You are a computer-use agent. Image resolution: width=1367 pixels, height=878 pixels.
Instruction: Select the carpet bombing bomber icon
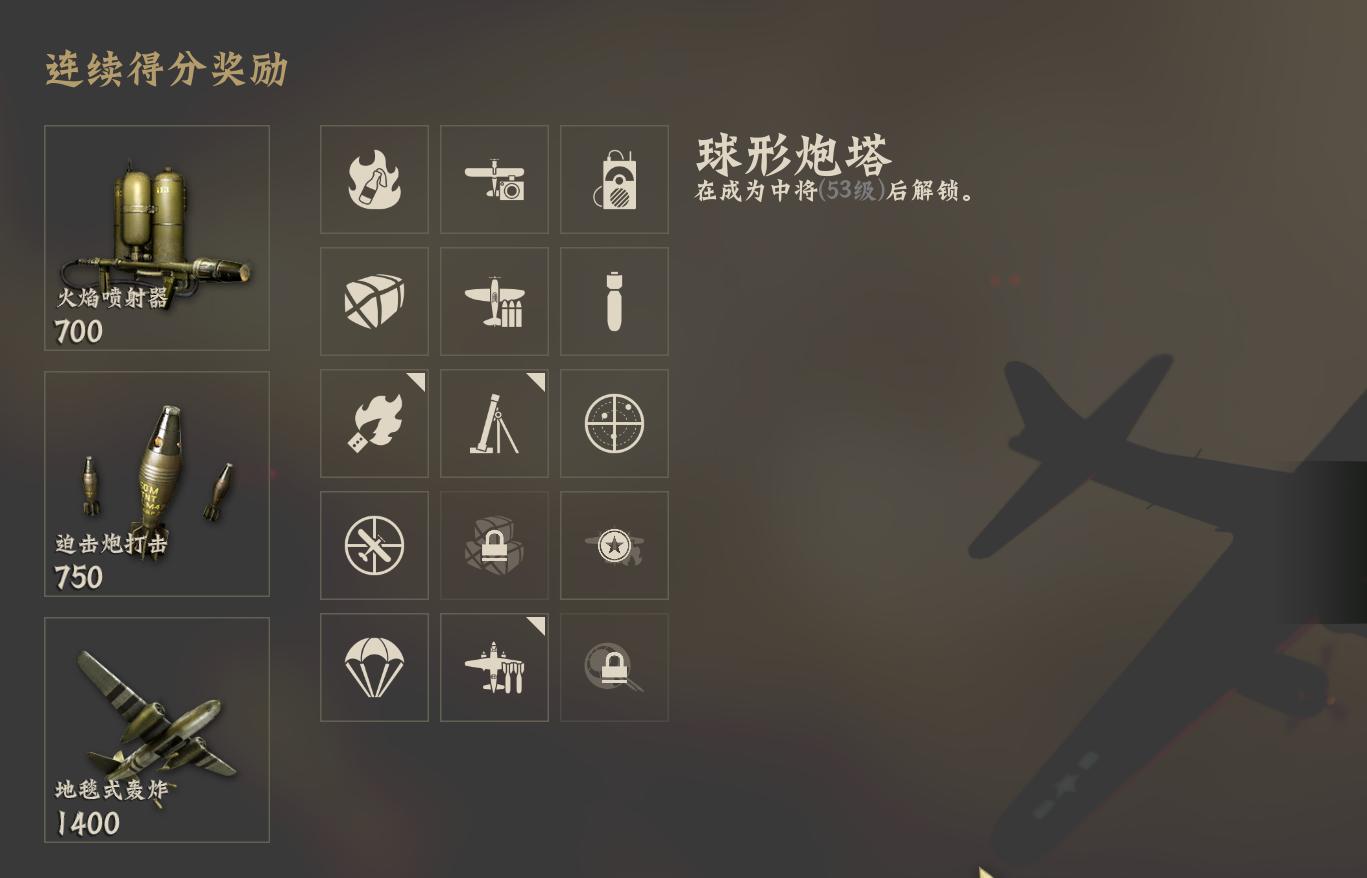493,666
